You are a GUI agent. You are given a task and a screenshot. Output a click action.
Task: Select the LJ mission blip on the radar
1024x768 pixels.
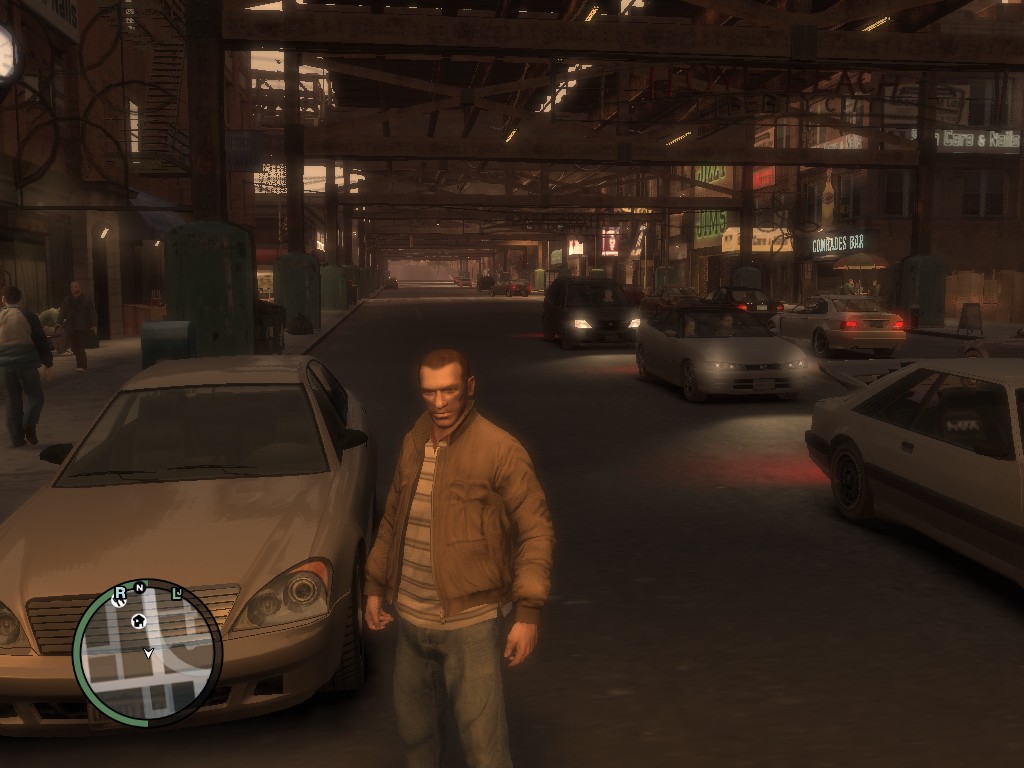177,593
